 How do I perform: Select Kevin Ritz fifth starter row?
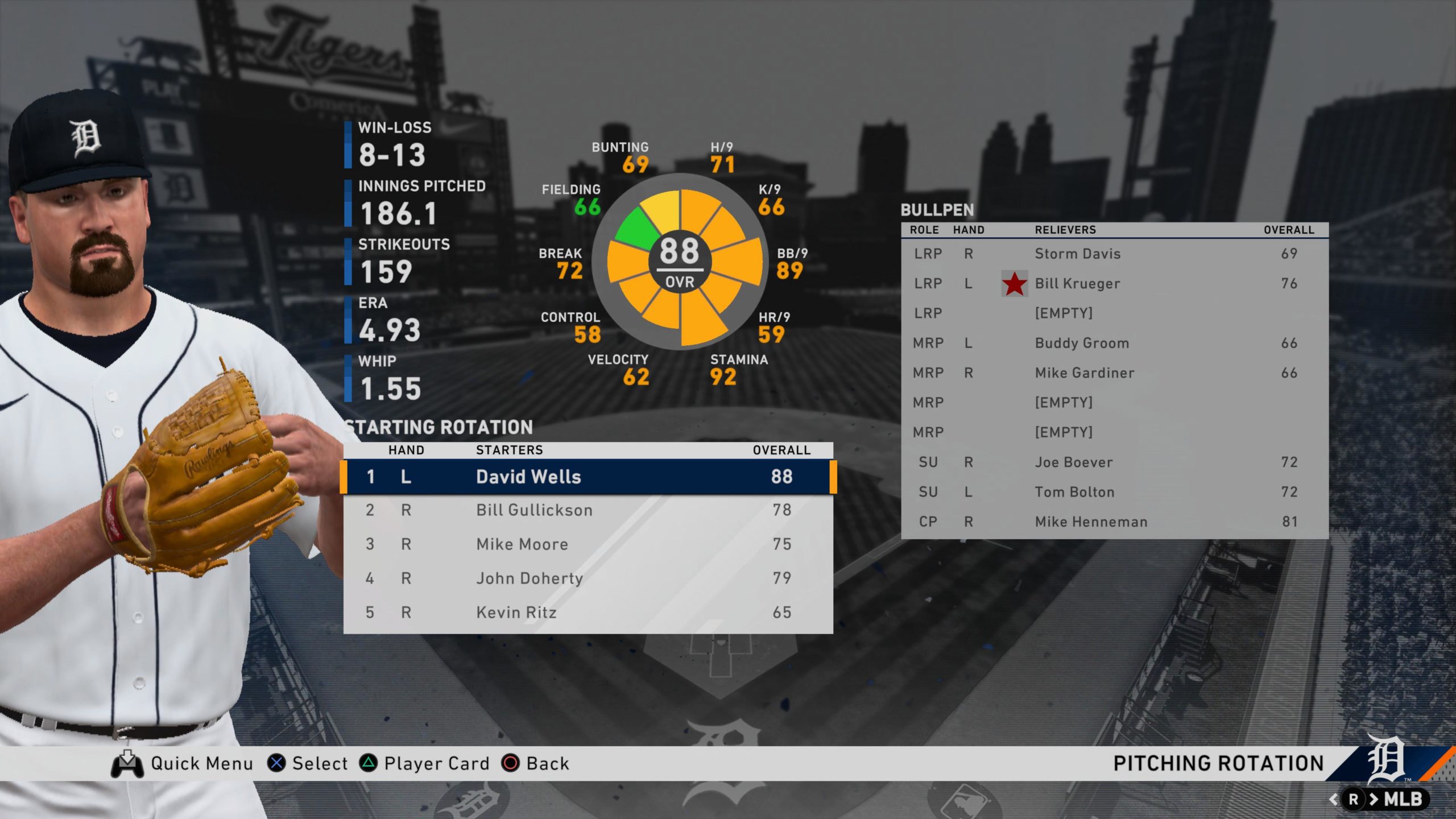coord(588,613)
